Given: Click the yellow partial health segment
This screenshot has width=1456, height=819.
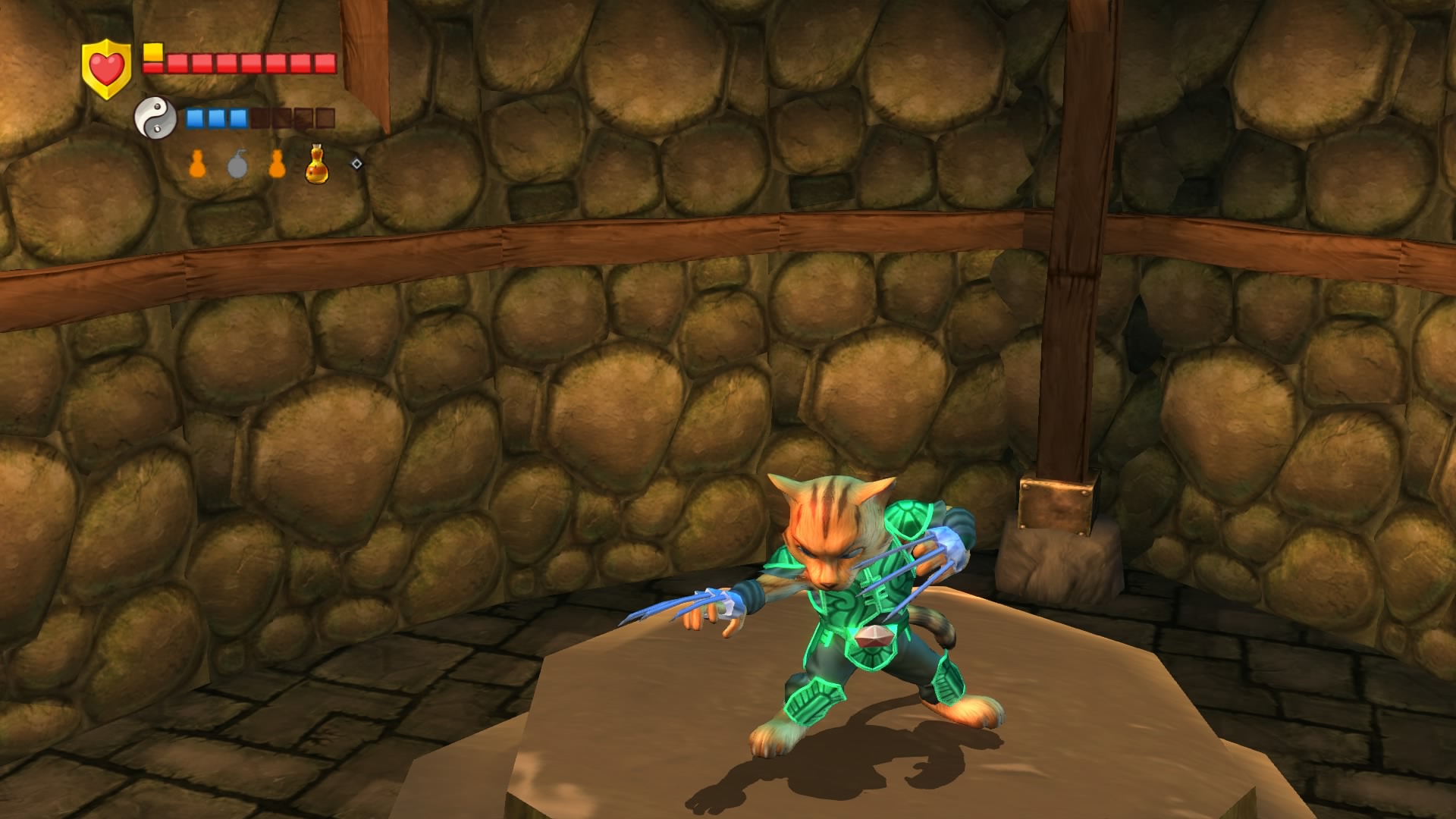Looking at the screenshot, I should pyautogui.click(x=152, y=52).
